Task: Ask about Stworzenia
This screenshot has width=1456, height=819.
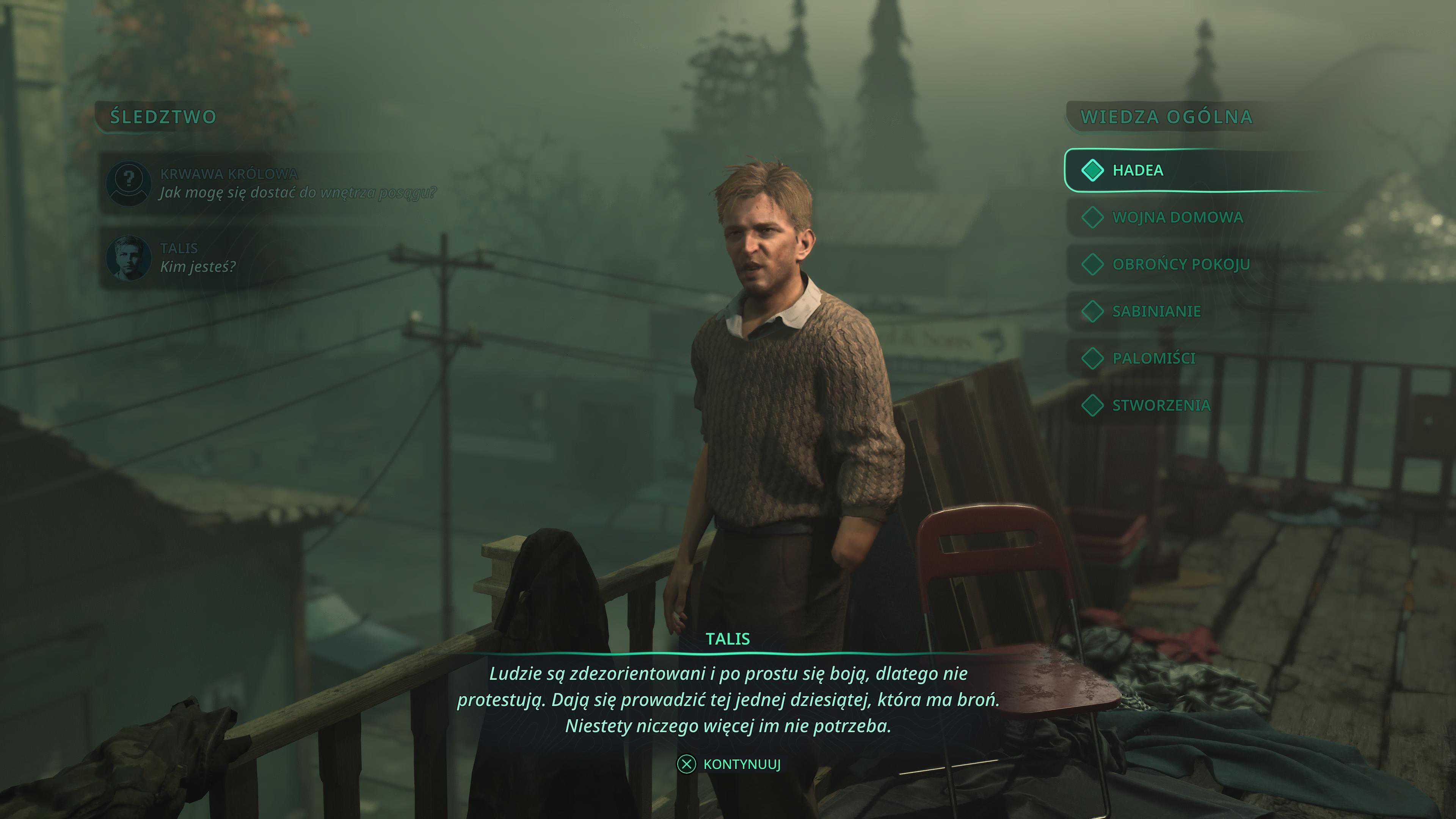Action: (1161, 405)
